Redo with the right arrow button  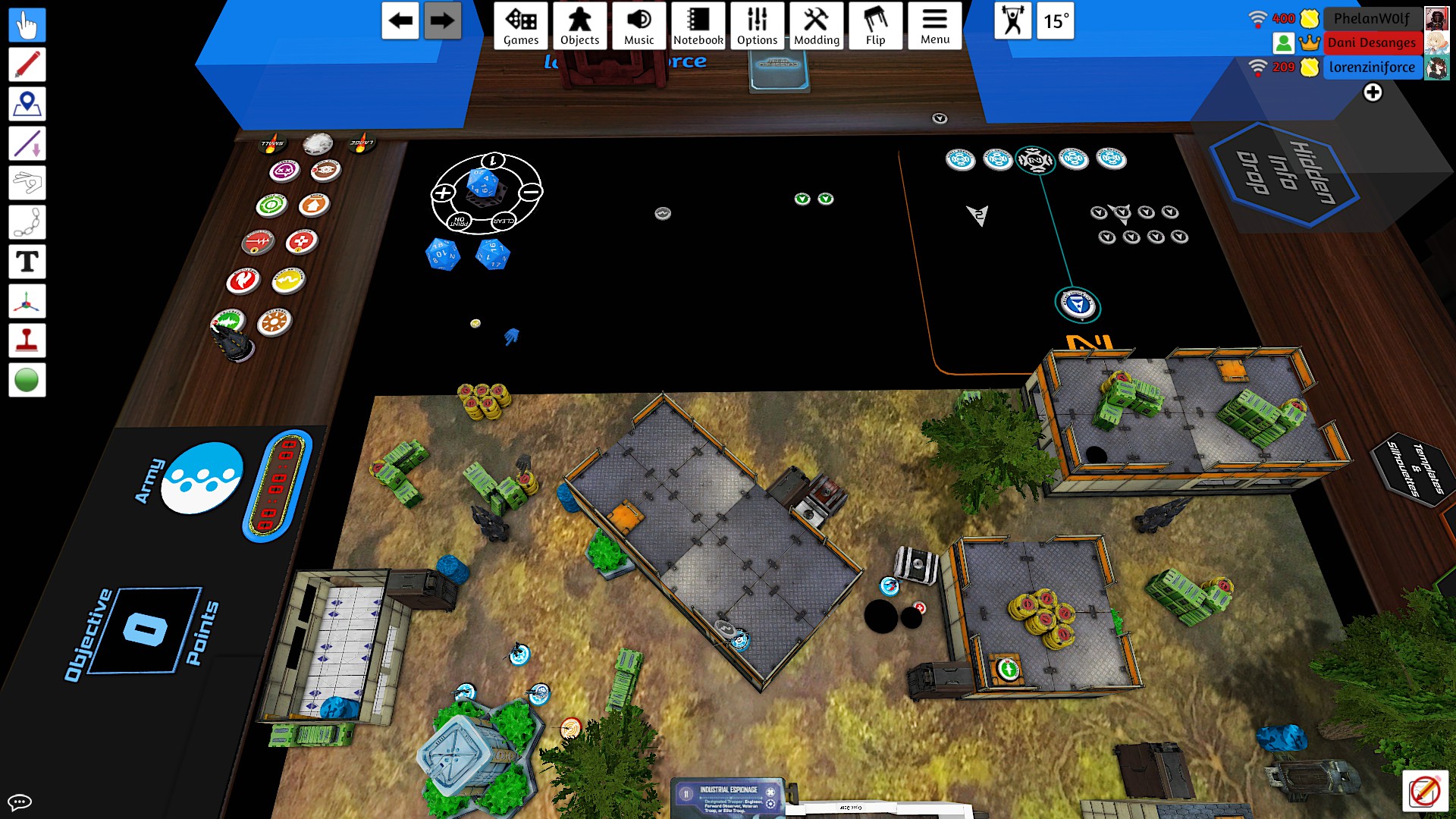(x=442, y=20)
